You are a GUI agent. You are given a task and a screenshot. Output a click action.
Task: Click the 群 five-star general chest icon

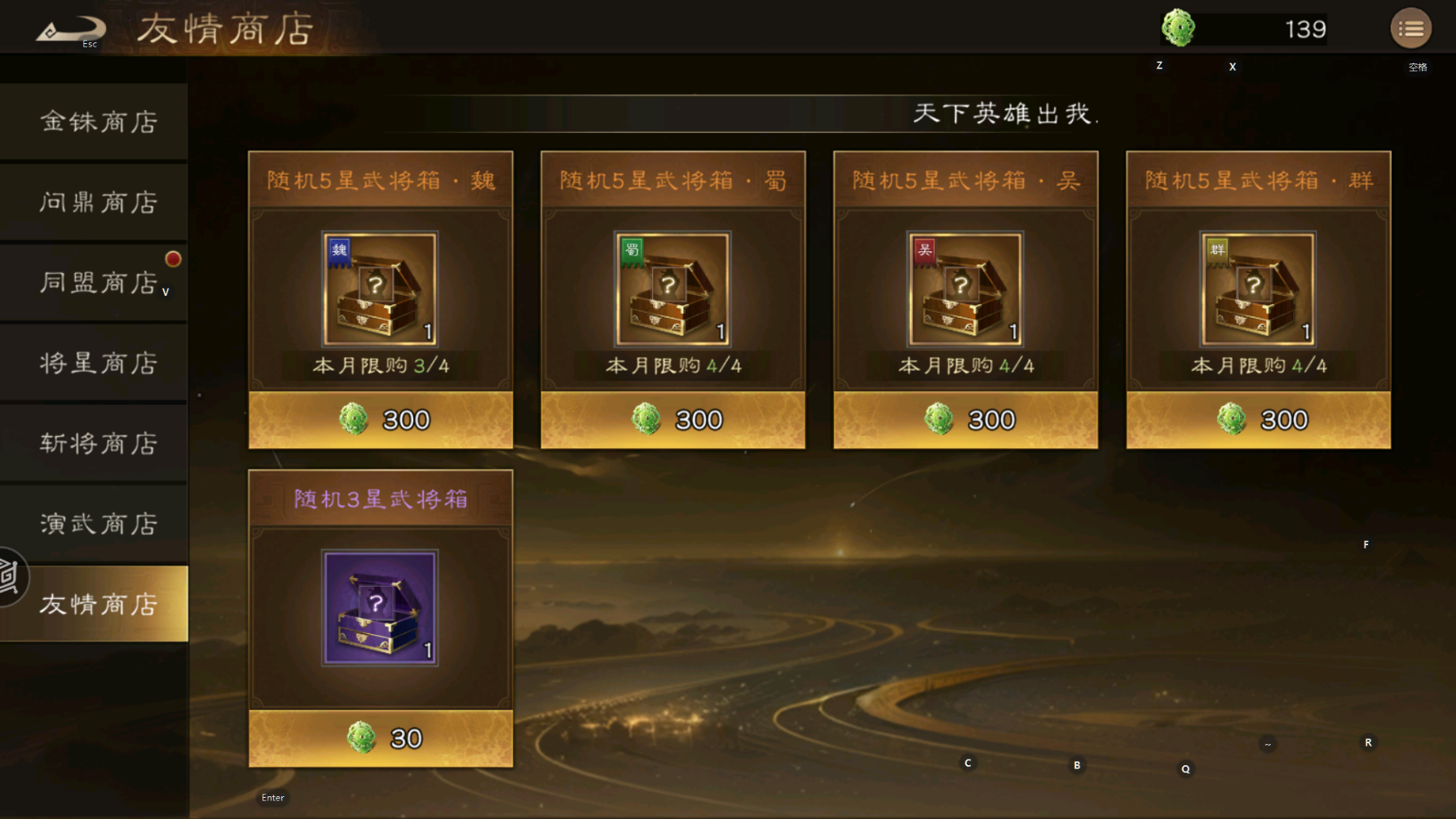1258,288
